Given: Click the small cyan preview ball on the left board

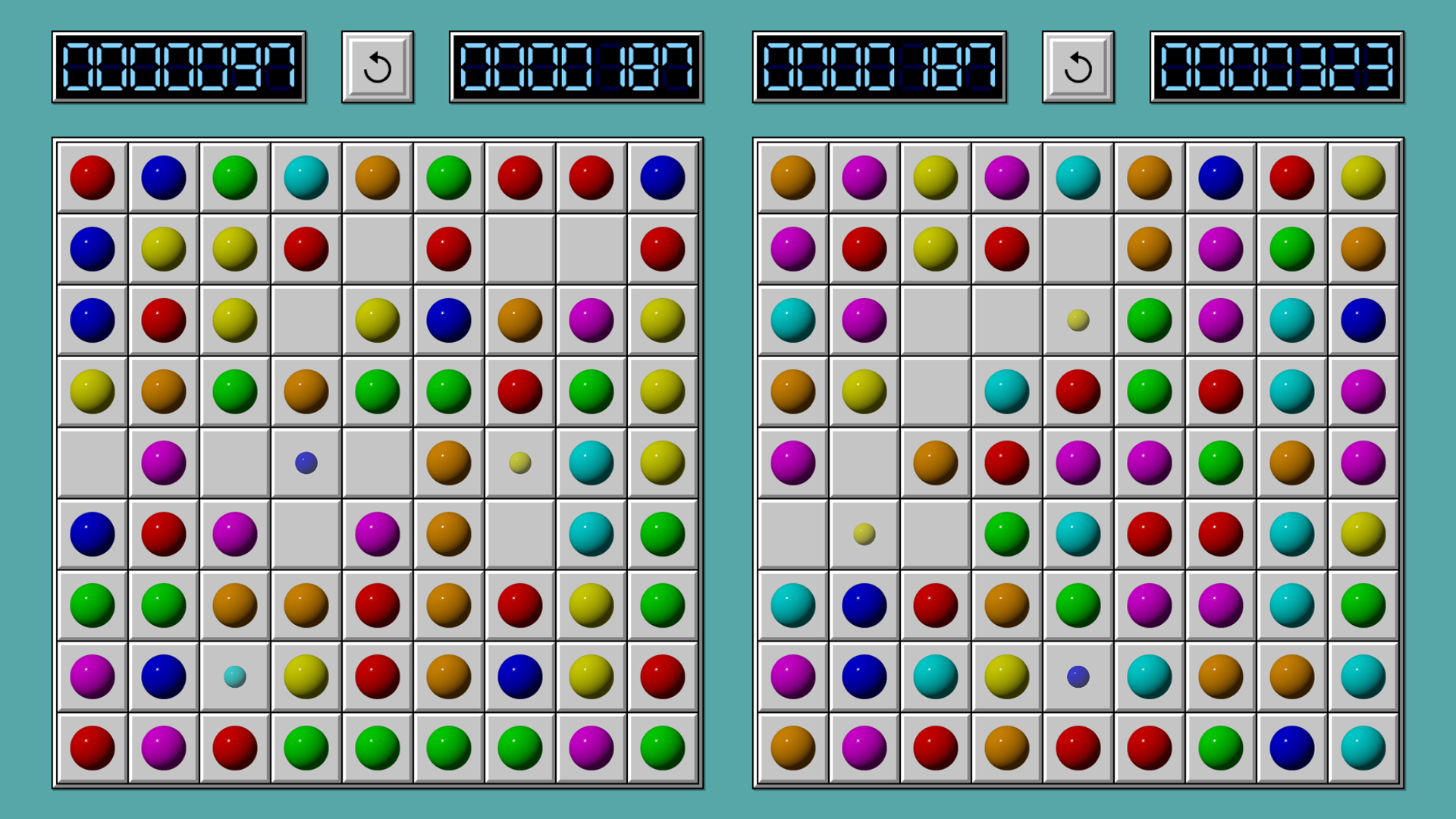Looking at the screenshot, I should click(x=234, y=677).
